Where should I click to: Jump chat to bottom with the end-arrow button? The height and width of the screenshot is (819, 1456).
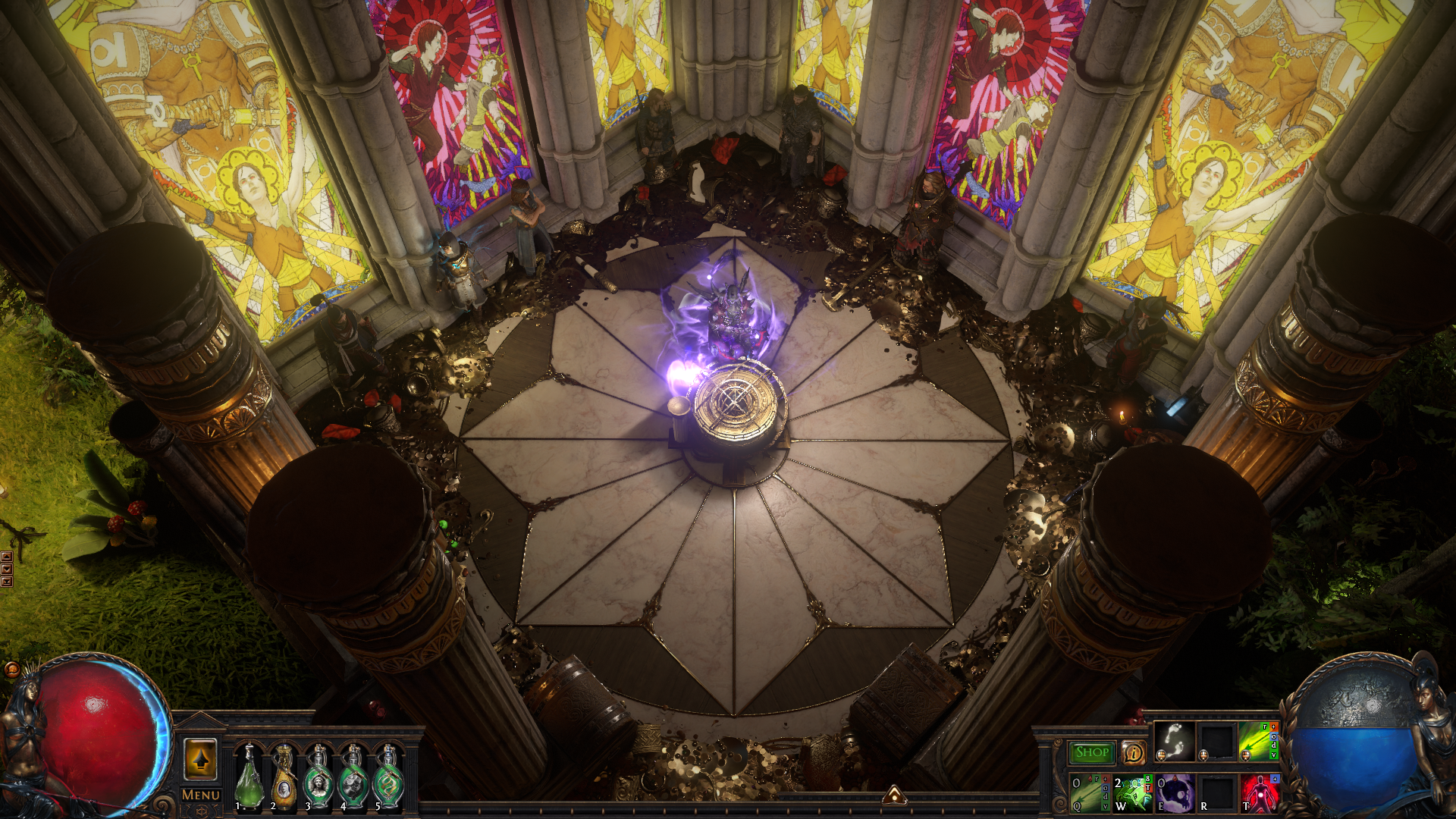tap(7, 582)
